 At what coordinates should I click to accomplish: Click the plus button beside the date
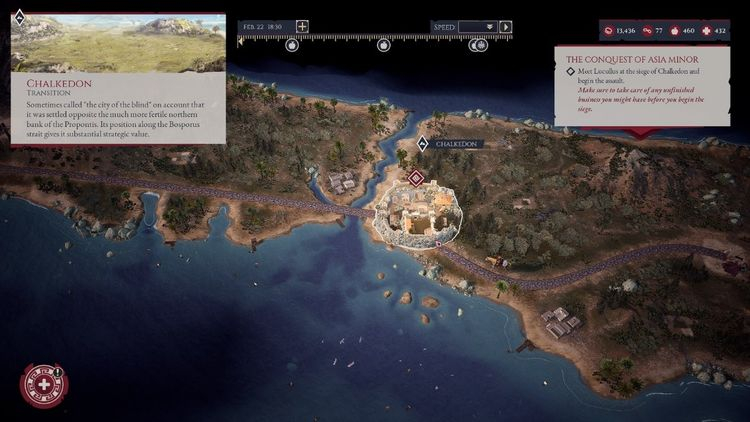click(303, 27)
